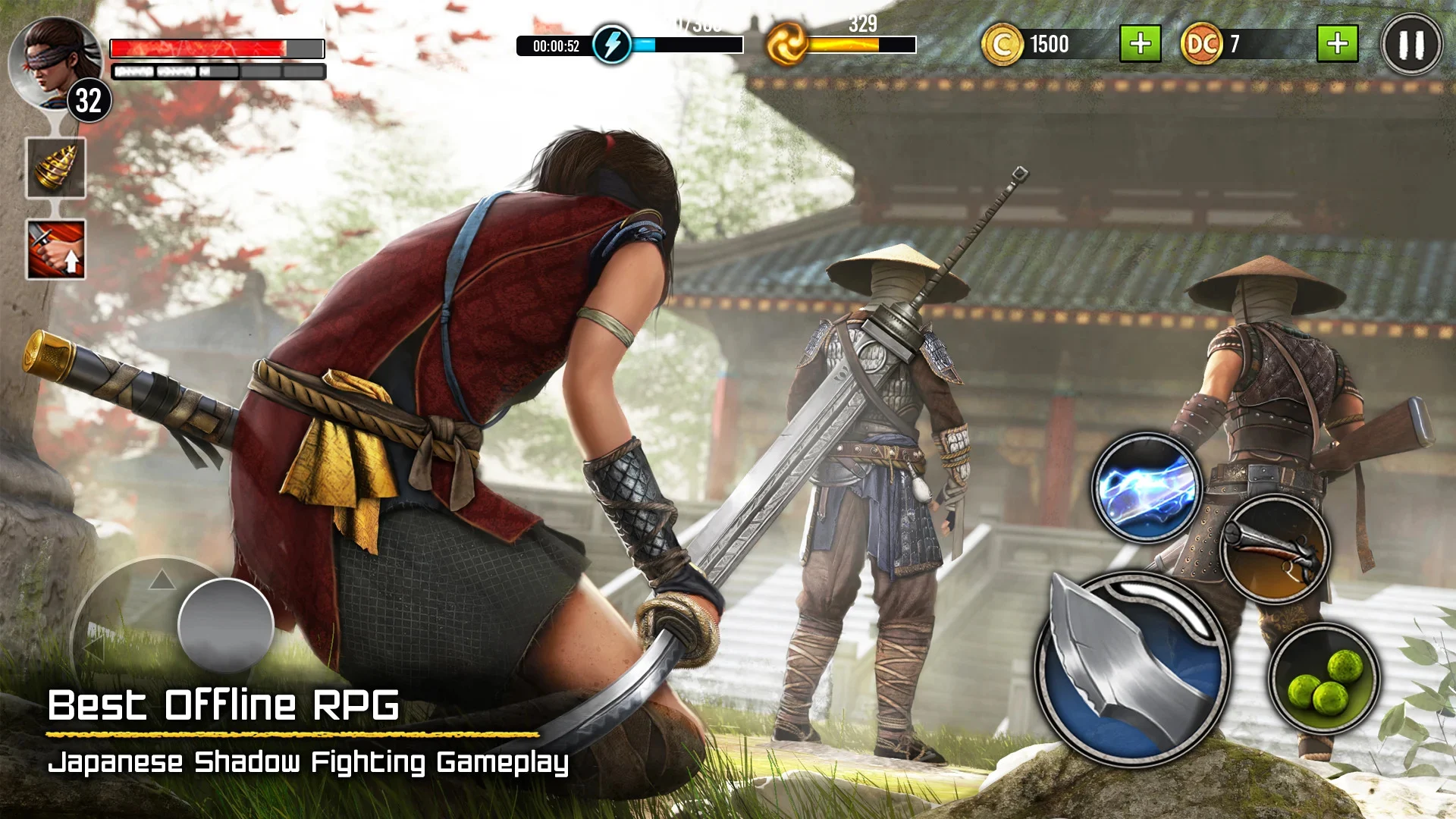
Task: Fire the flintlock pistol ability
Action: (1276, 550)
